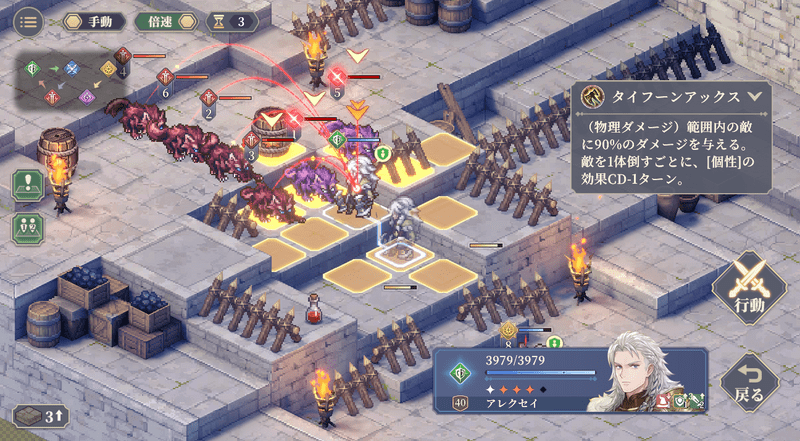Toggle the 手動 manual mode switch
This screenshot has height=441, width=800.
(x=94, y=21)
